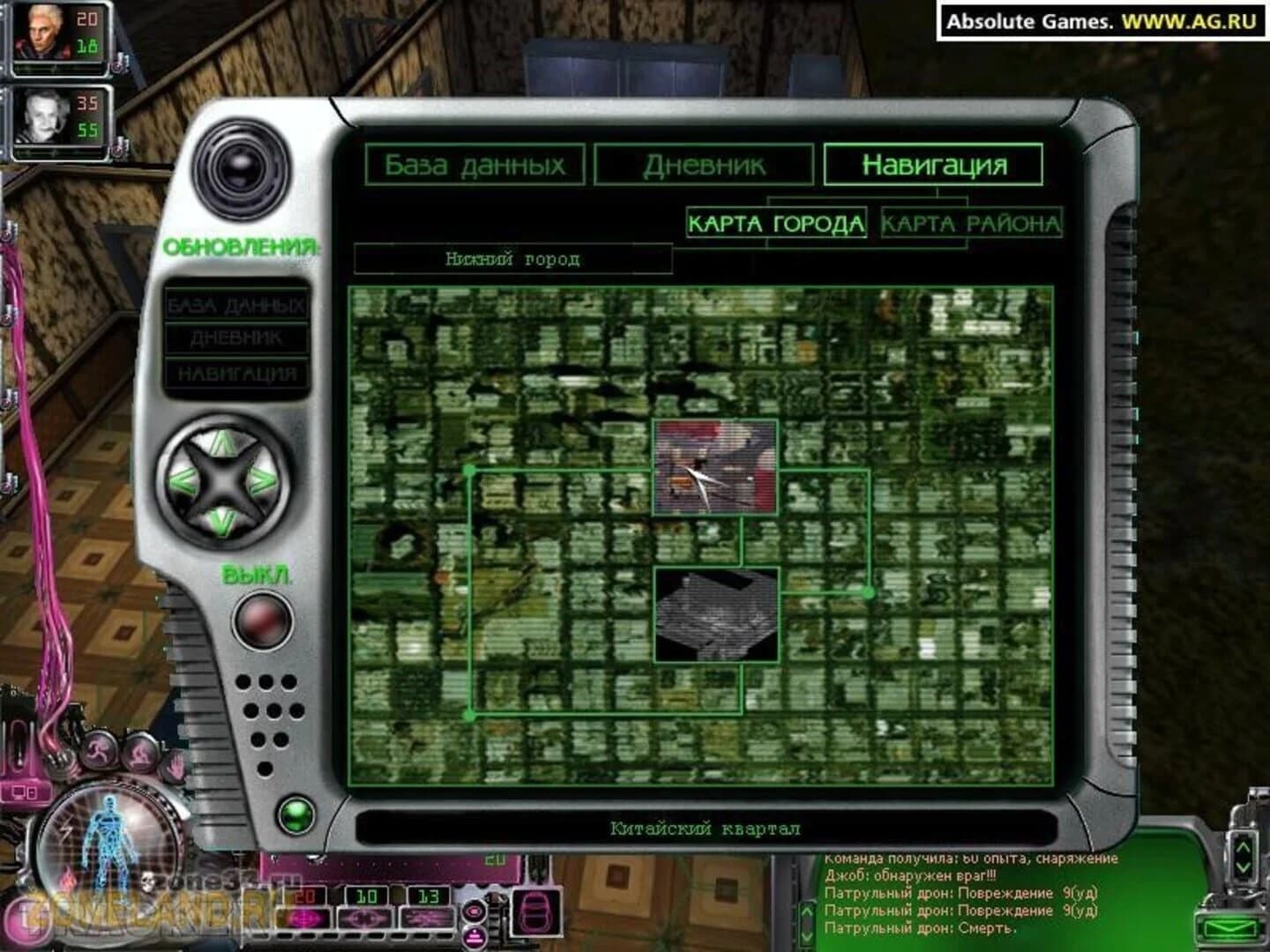This screenshot has width=1270, height=952.
Task: Click the envelope message icon at bottom right
Action: coord(1230,927)
